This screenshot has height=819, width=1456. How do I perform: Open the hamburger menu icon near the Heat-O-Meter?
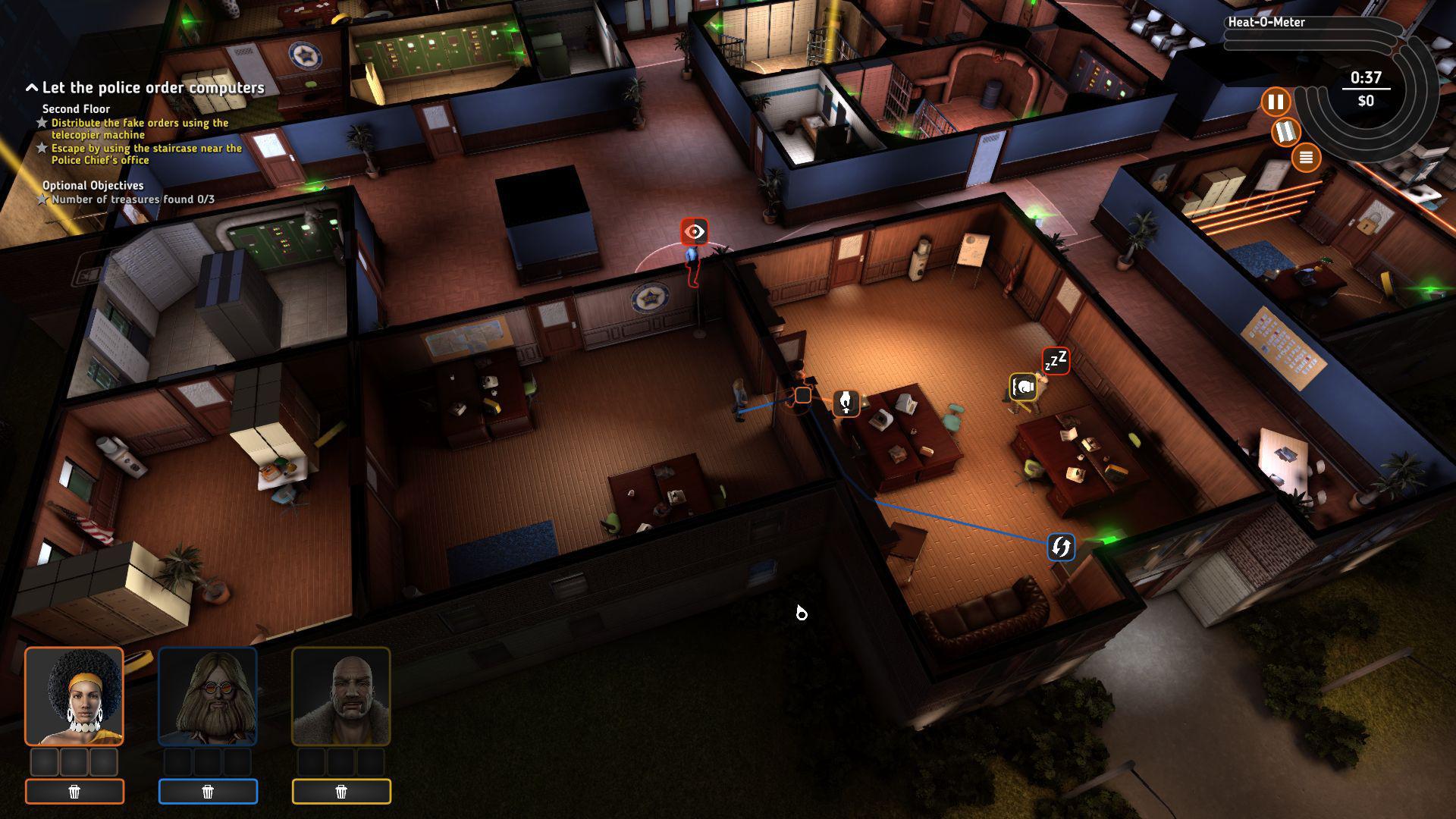pos(1306,157)
